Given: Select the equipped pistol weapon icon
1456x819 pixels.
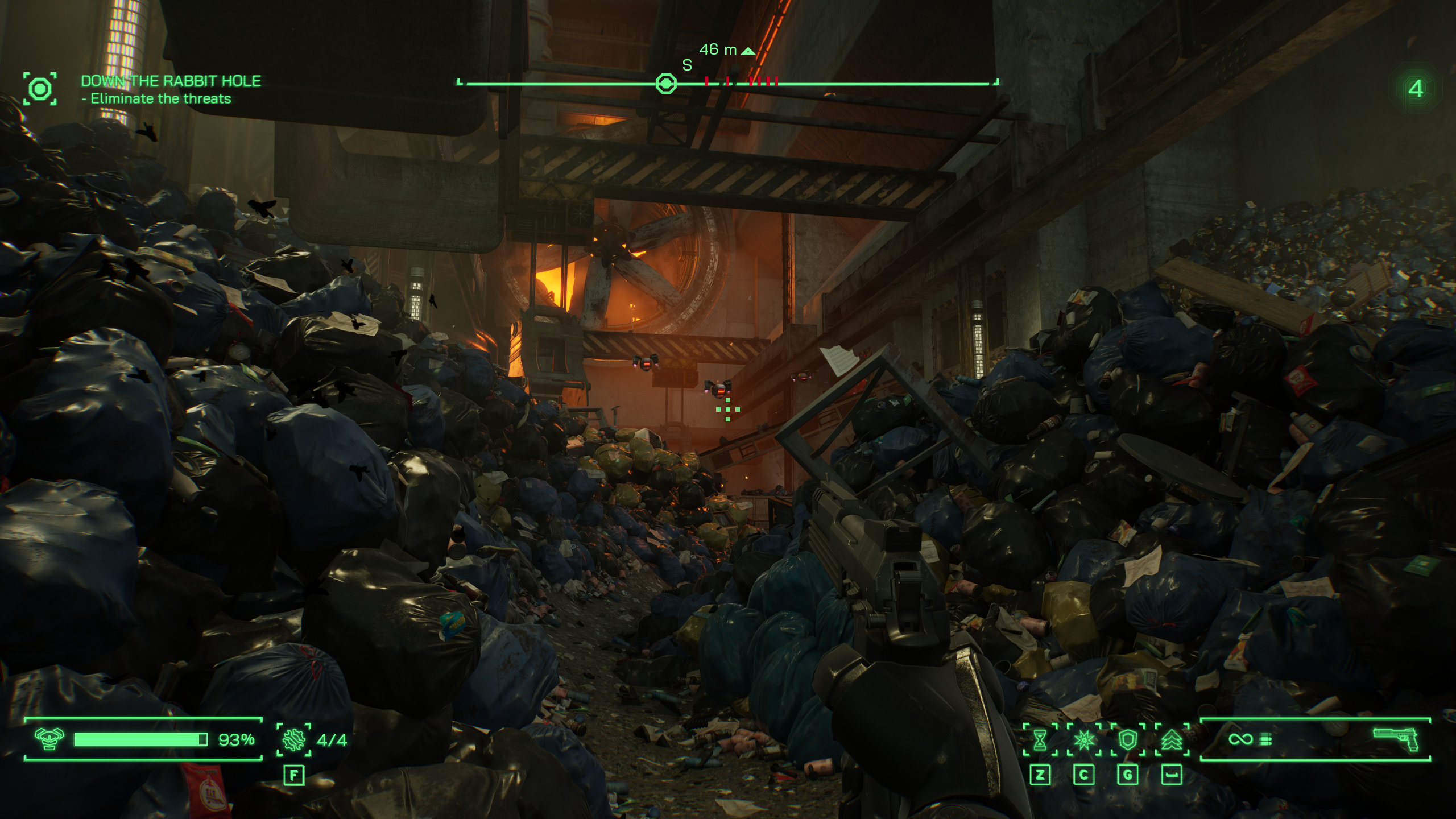Looking at the screenshot, I should tap(1396, 739).
